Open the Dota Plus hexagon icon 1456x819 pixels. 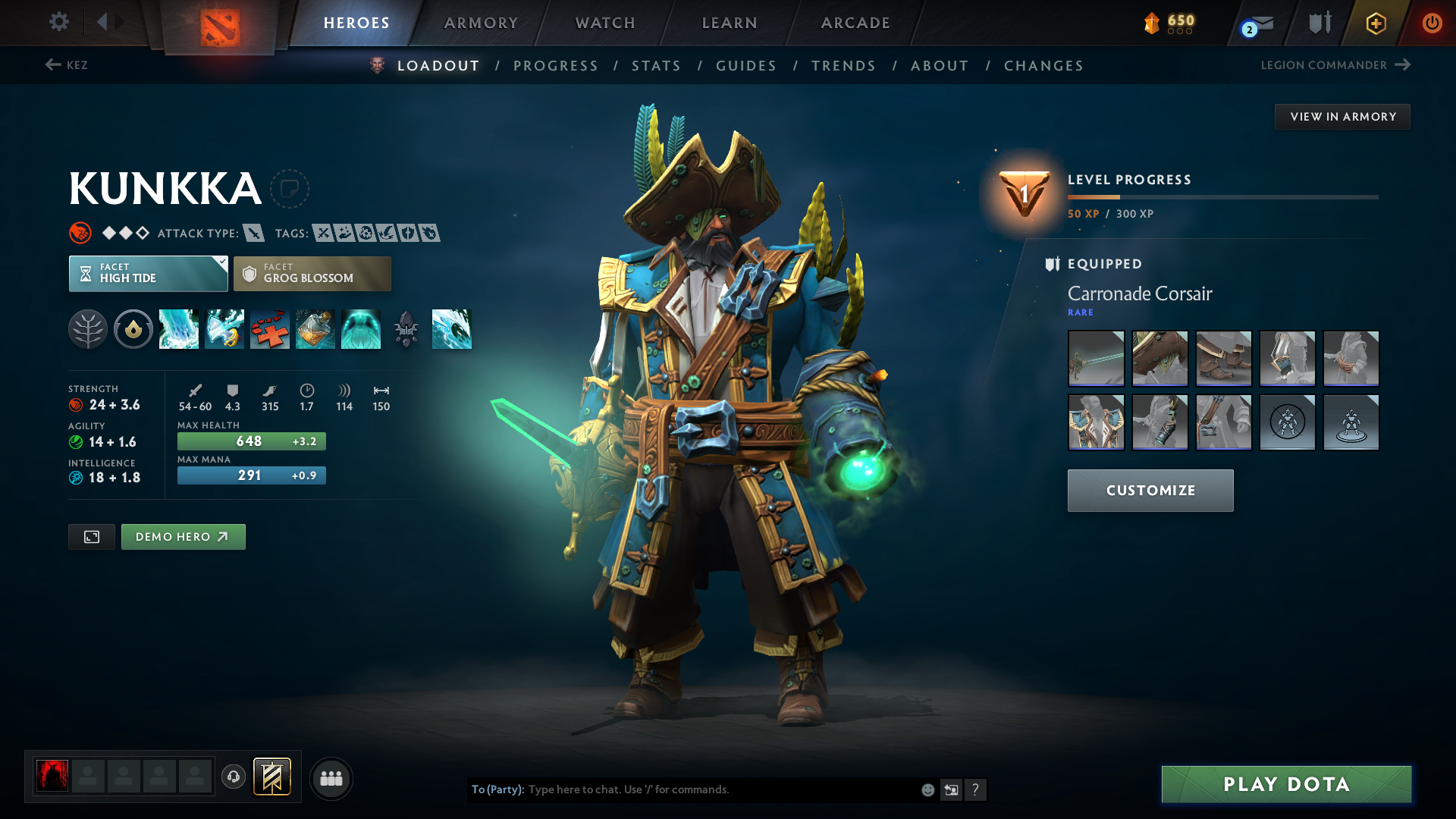1375,23
